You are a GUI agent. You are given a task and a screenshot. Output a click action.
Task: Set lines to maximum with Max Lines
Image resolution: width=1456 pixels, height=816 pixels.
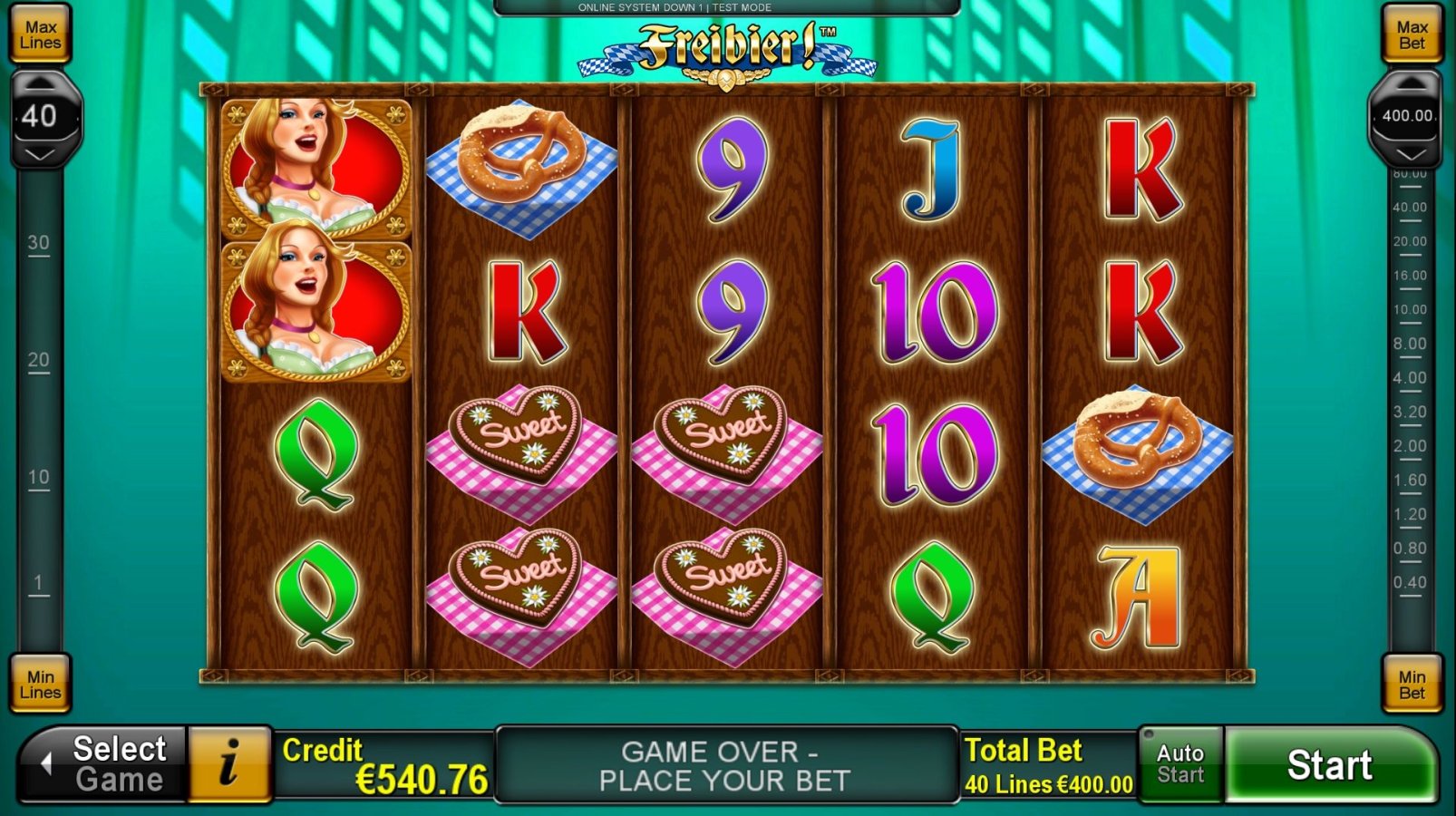click(x=41, y=35)
